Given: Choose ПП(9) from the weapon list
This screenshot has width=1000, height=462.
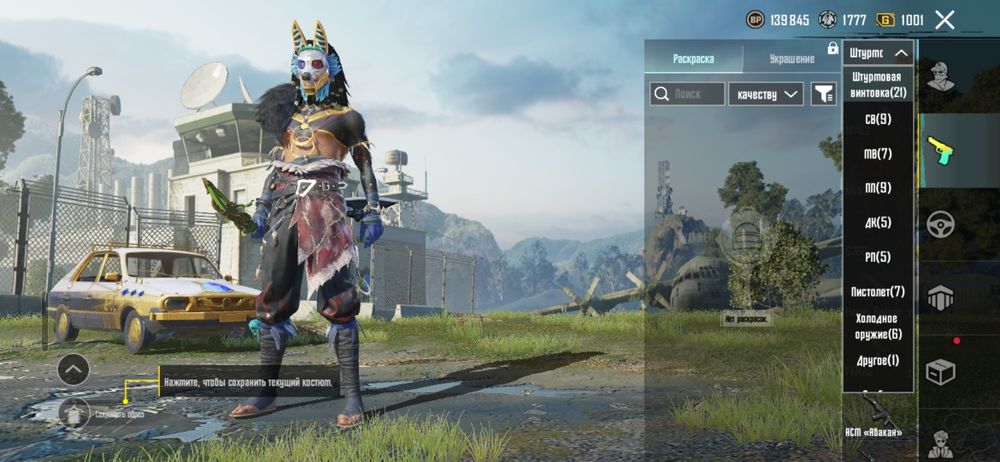Looking at the screenshot, I should (877, 188).
